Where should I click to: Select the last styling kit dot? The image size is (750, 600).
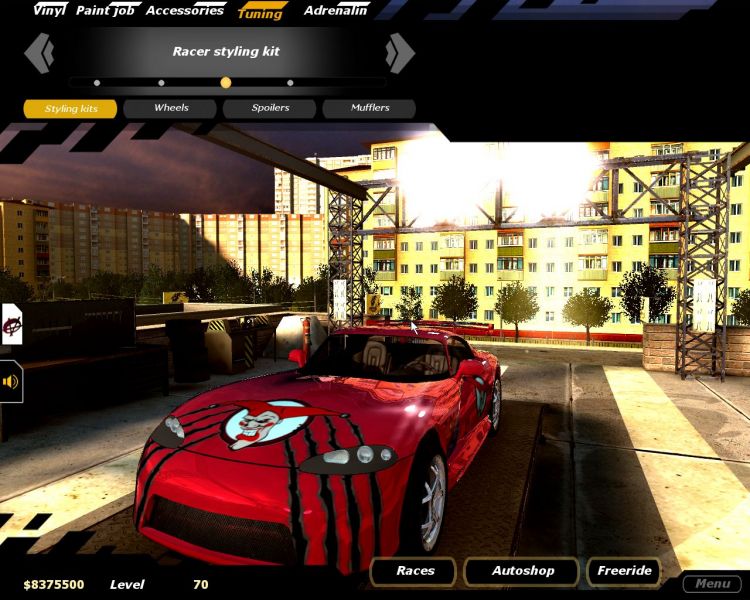coord(290,83)
